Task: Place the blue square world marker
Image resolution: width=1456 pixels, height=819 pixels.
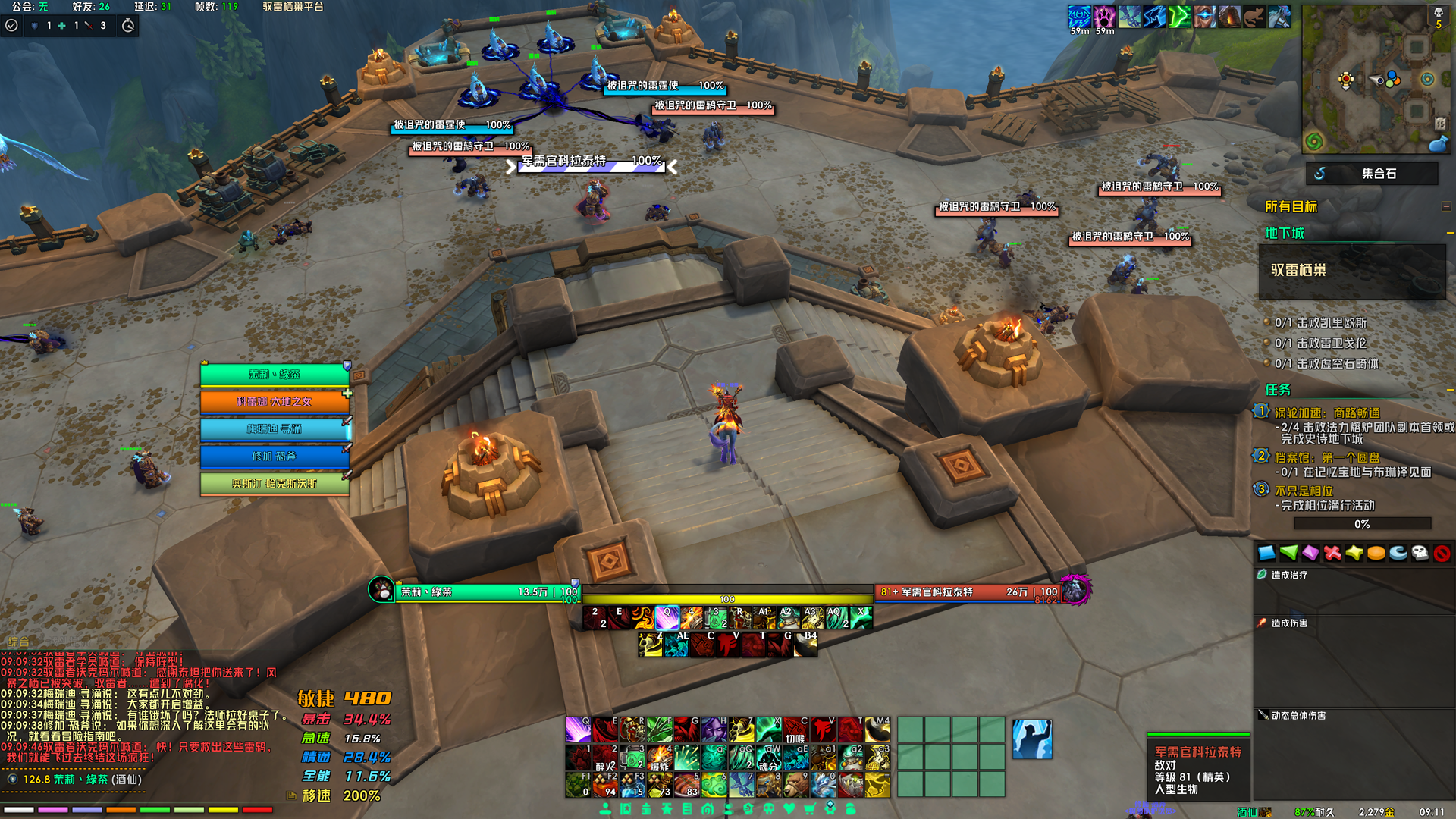Action: coord(1266,554)
